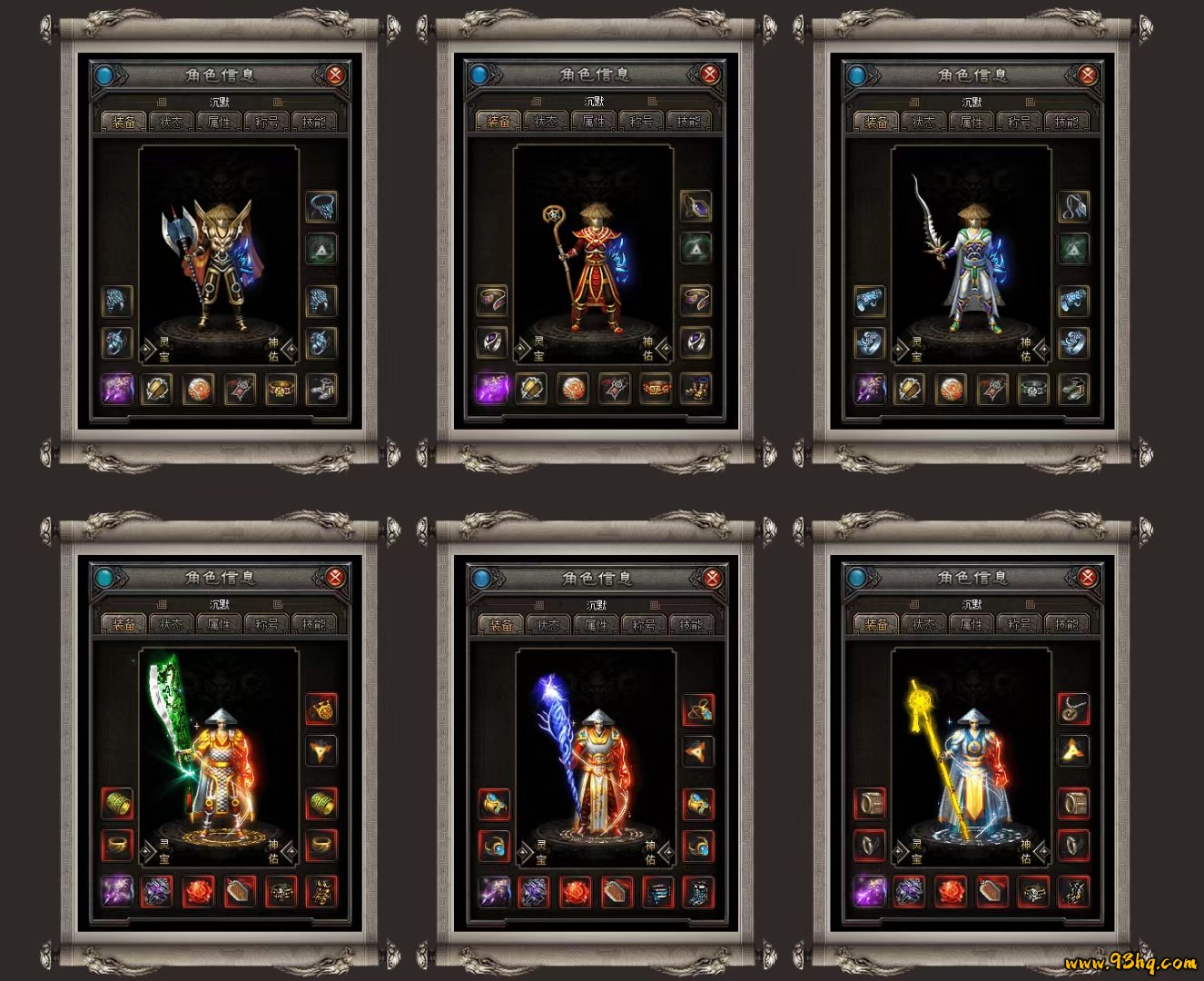This screenshot has width=1204, height=981.
Task: Click blue orb button in axe warrior panel
Action: (104, 75)
